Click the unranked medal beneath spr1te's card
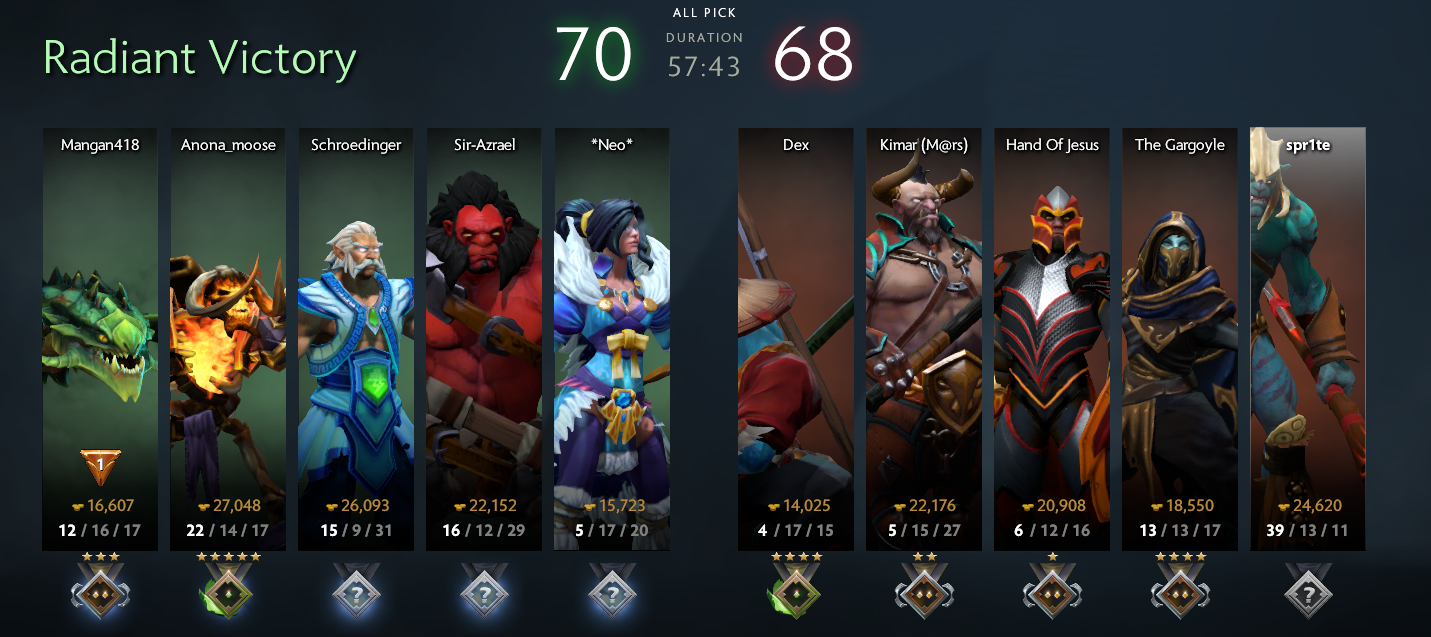 click(1308, 591)
